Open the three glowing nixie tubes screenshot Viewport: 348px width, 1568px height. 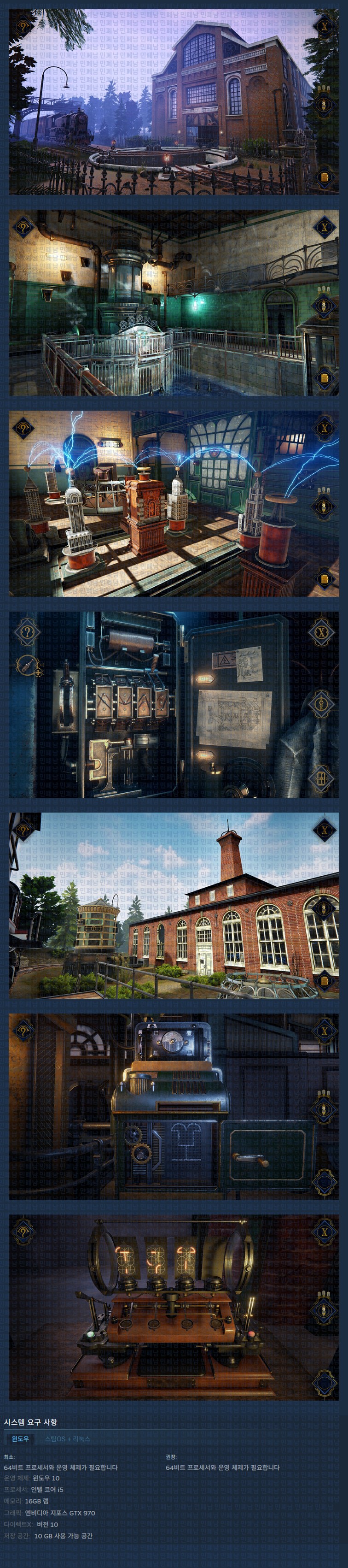pyautogui.click(x=174, y=1307)
